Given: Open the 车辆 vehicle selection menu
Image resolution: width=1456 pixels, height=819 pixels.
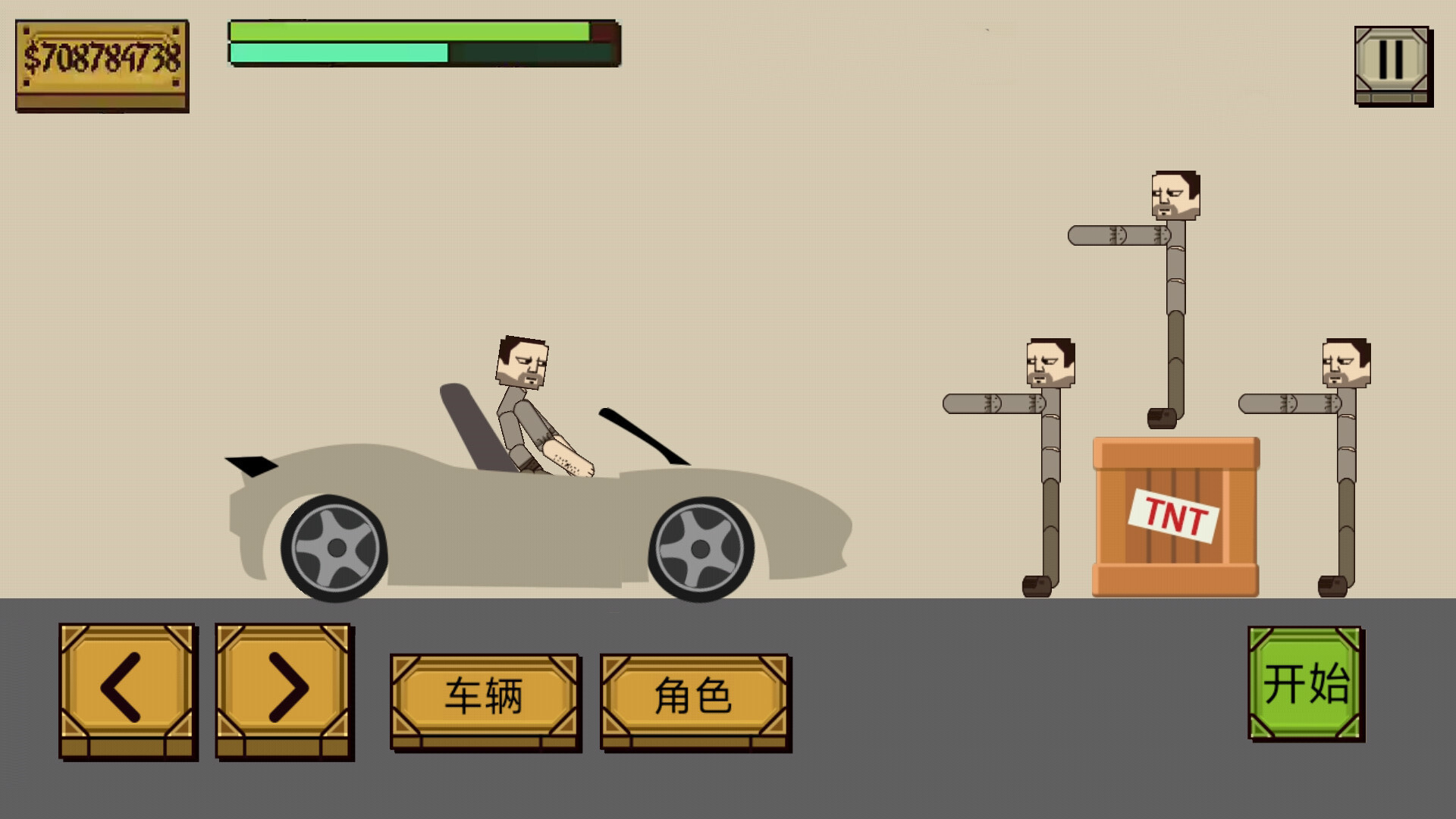Looking at the screenshot, I should [484, 694].
